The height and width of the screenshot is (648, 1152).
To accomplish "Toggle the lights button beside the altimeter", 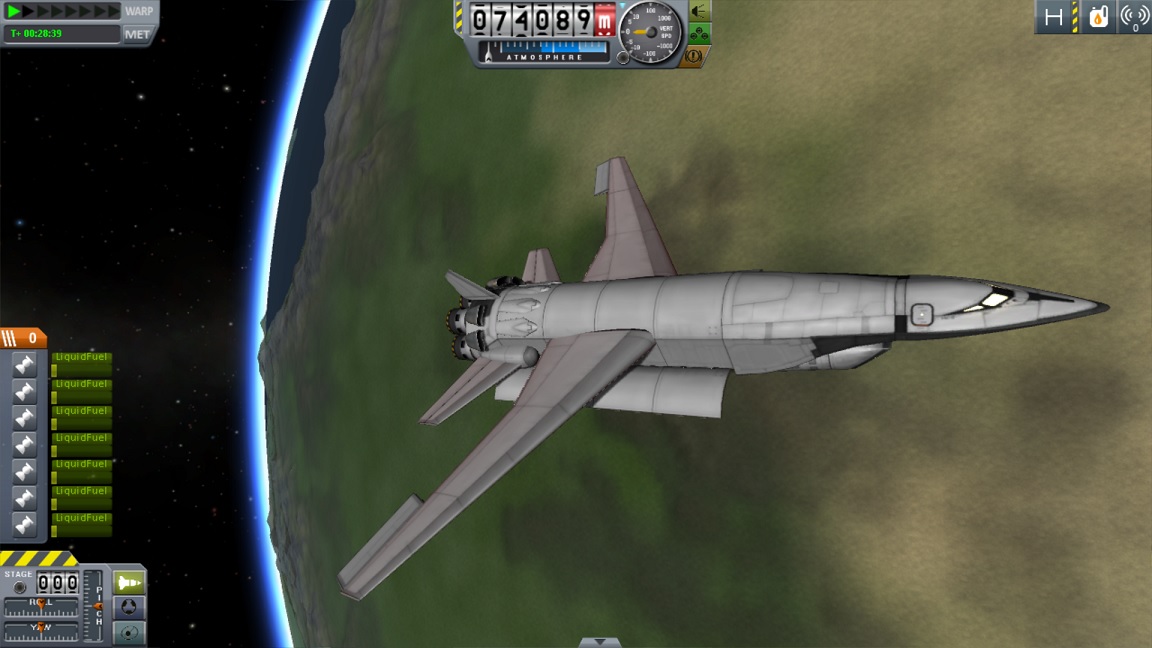I will click(700, 11).
